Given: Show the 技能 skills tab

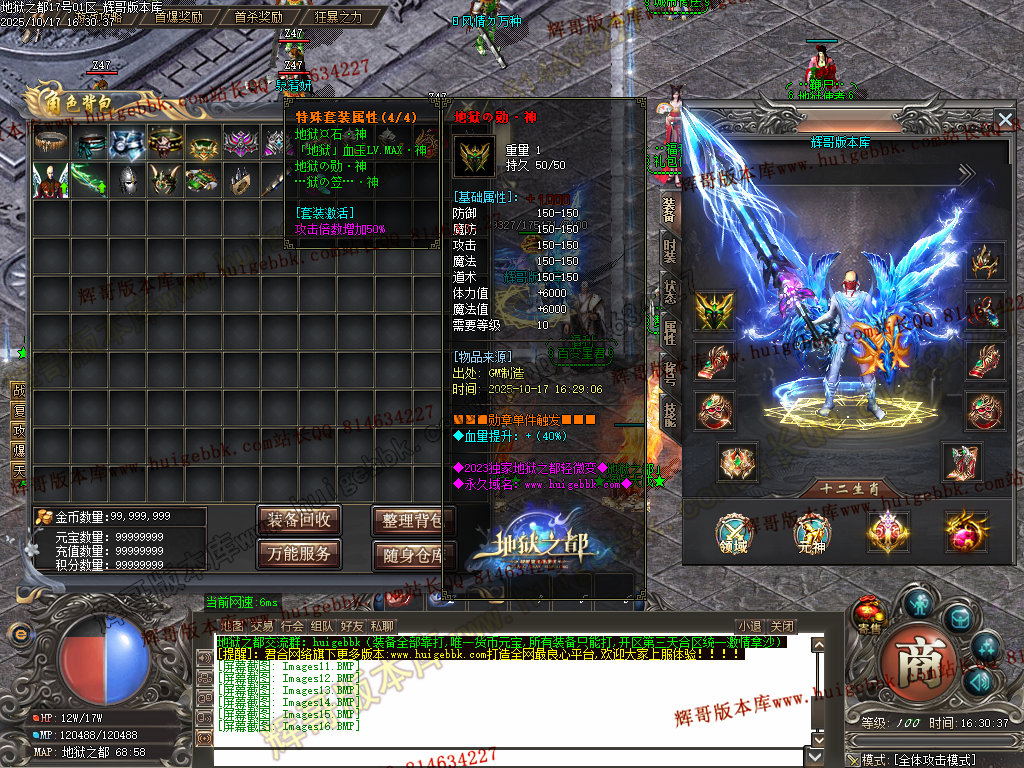Looking at the screenshot, I should coord(669,413).
